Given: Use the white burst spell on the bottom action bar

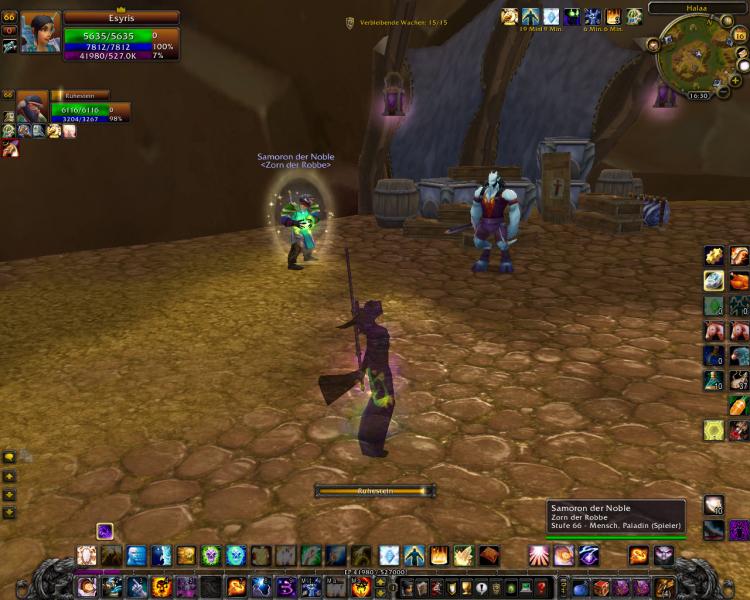Looking at the screenshot, I should [x=539, y=556].
